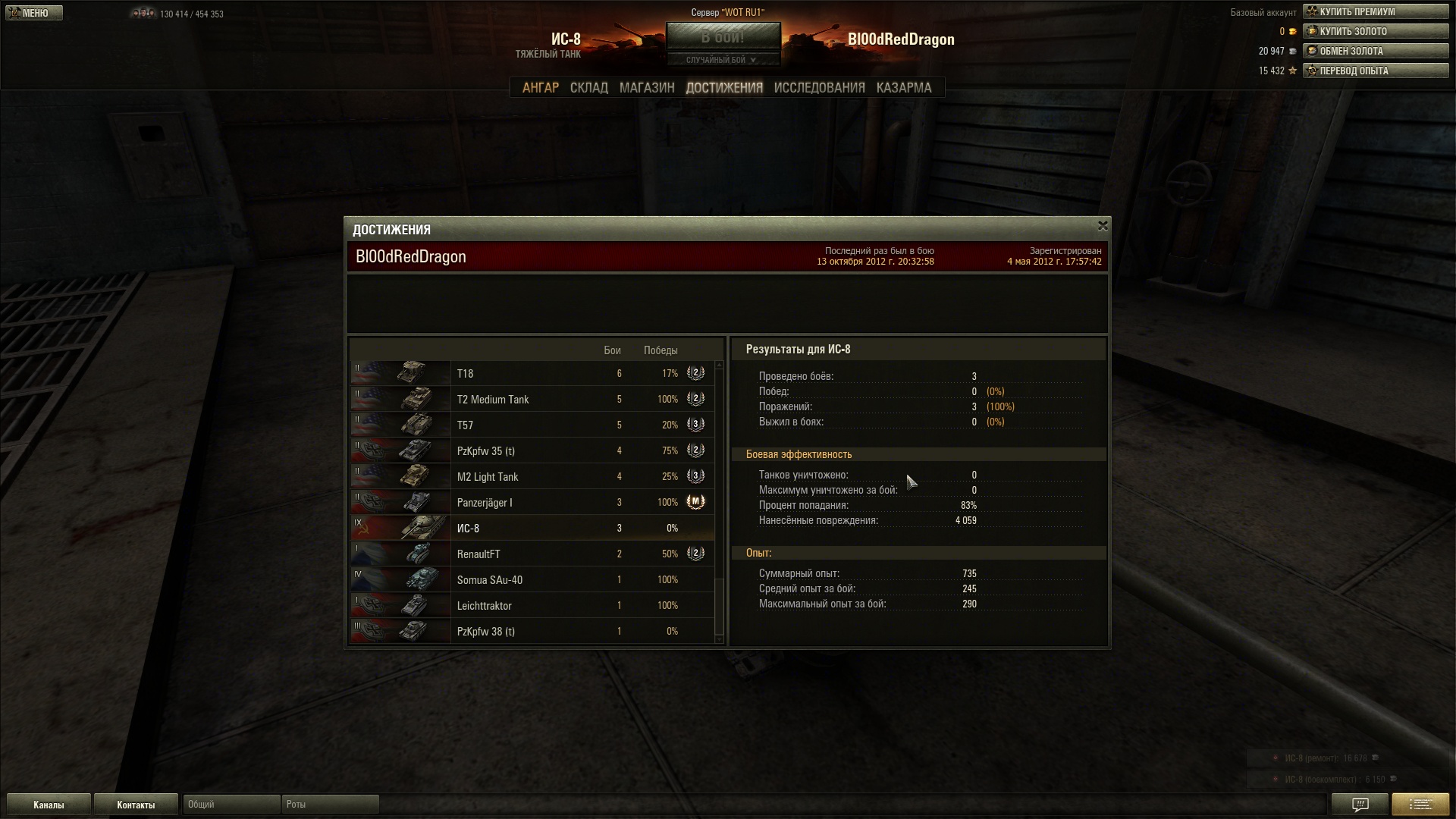
Task: Open the СКЛАД tab
Action: pyautogui.click(x=588, y=88)
